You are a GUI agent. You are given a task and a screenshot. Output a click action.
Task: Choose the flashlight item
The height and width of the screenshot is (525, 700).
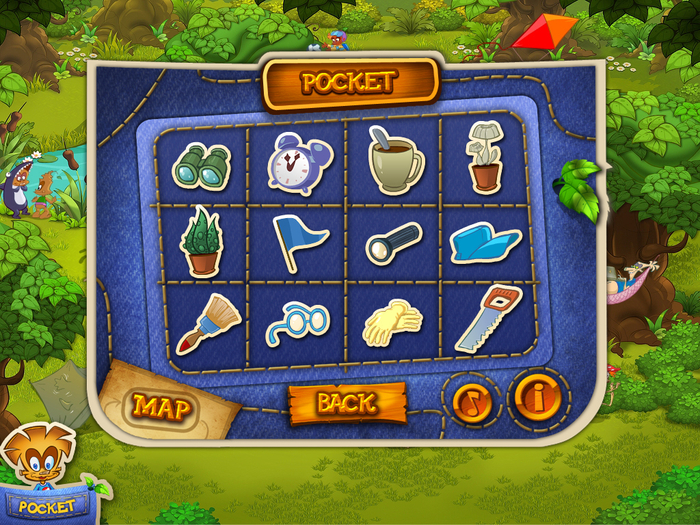(394, 243)
